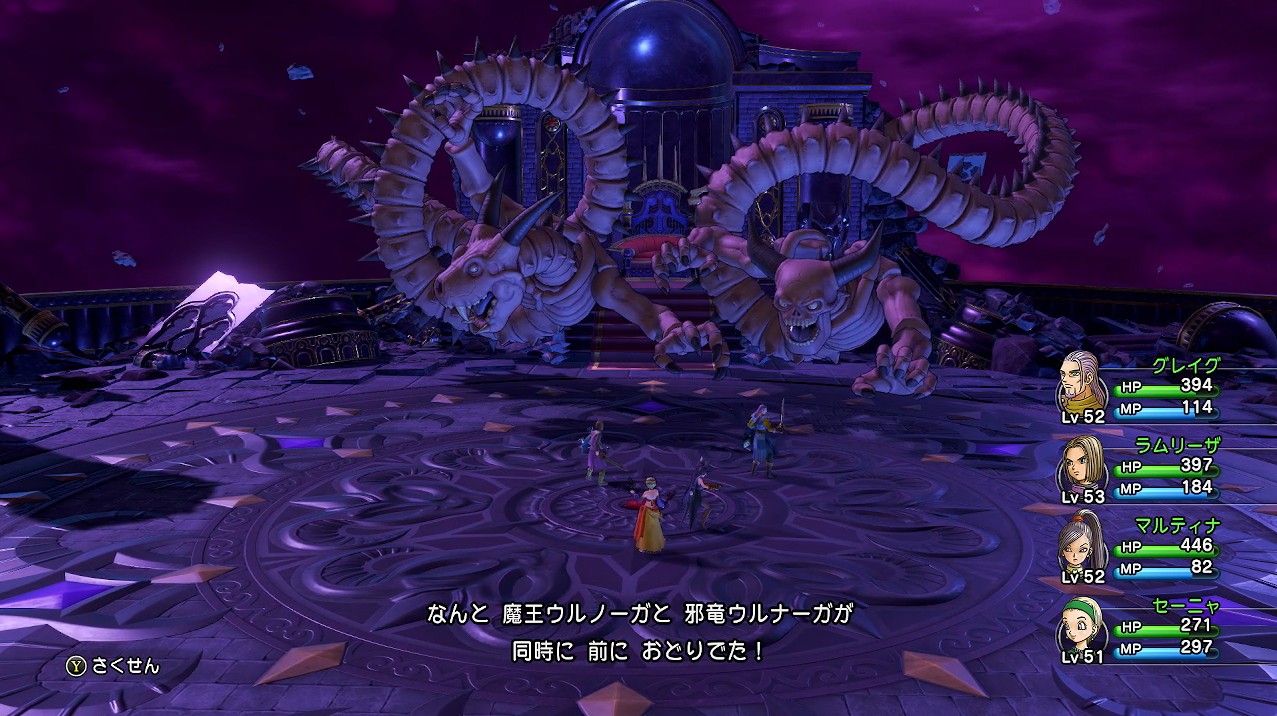The width and height of the screenshot is (1277, 716).
Task: Click マルティナ's character portrait
Action: pos(1083,542)
